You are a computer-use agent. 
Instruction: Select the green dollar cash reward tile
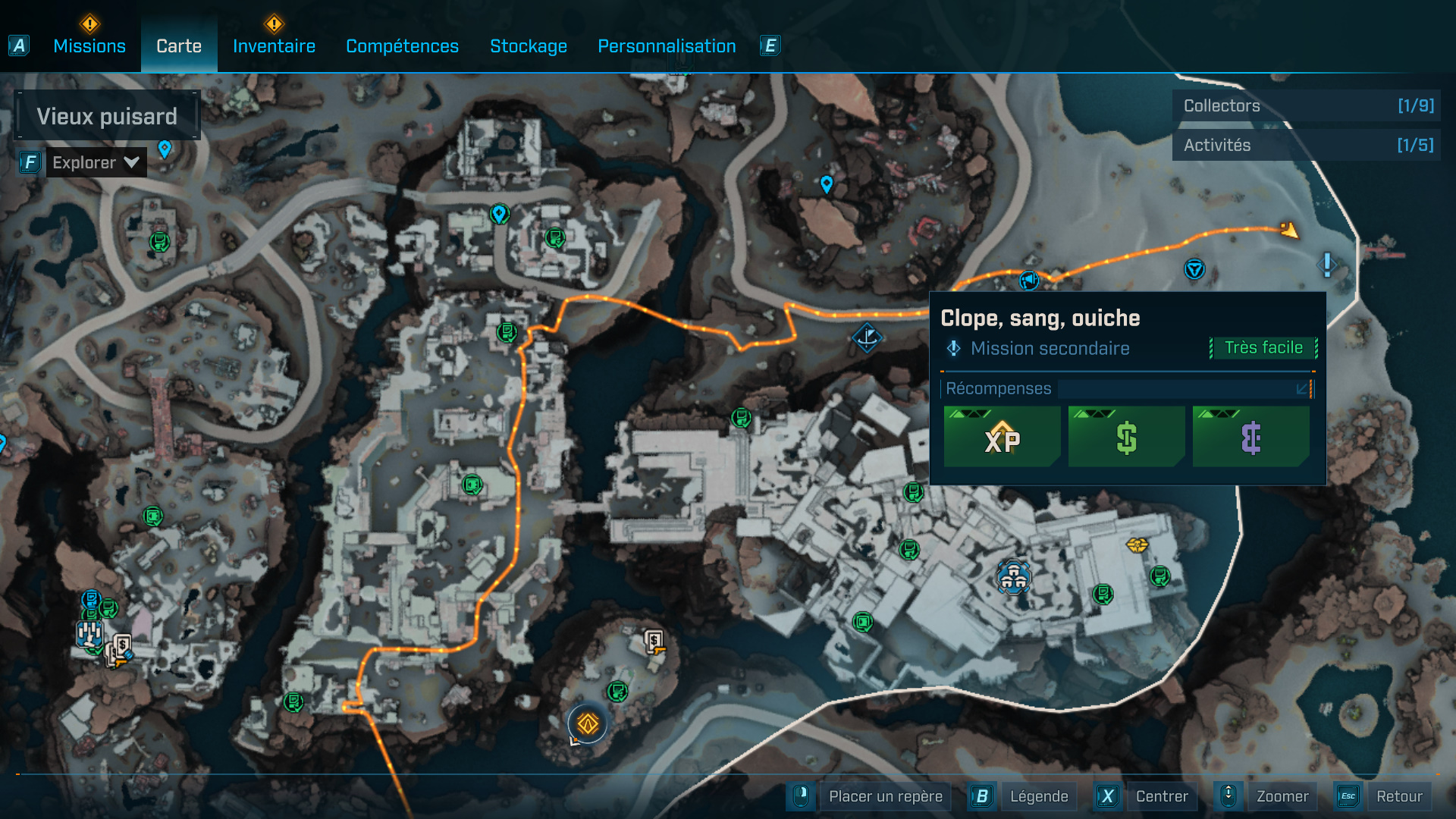(1126, 437)
